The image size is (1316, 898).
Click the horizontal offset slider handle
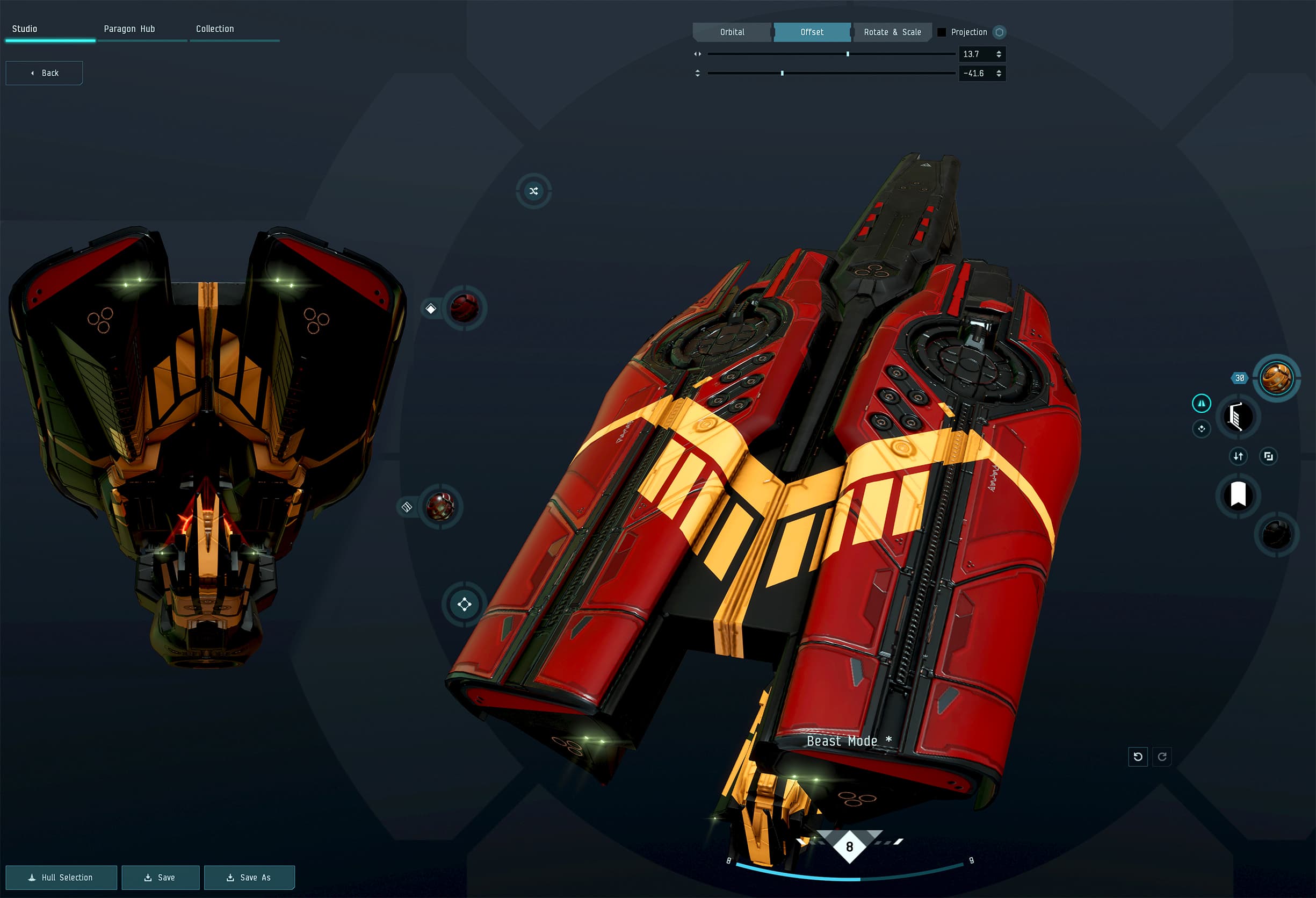pyautogui.click(x=848, y=54)
